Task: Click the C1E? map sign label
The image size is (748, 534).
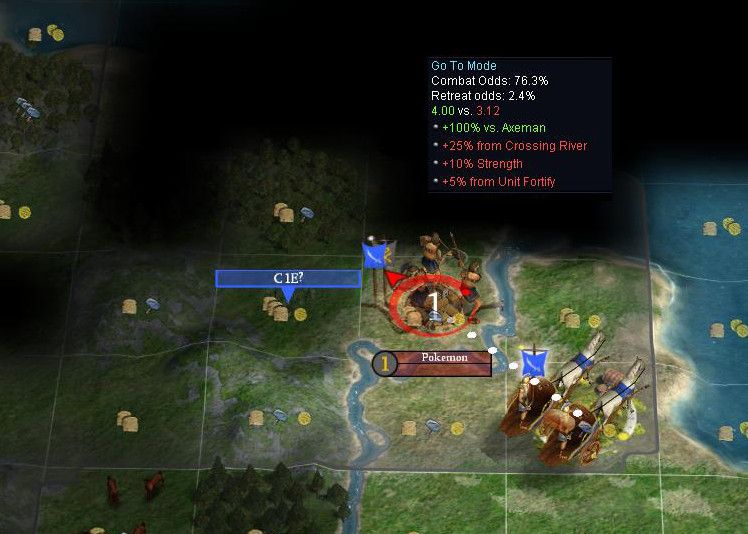Action: [x=288, y=278]
